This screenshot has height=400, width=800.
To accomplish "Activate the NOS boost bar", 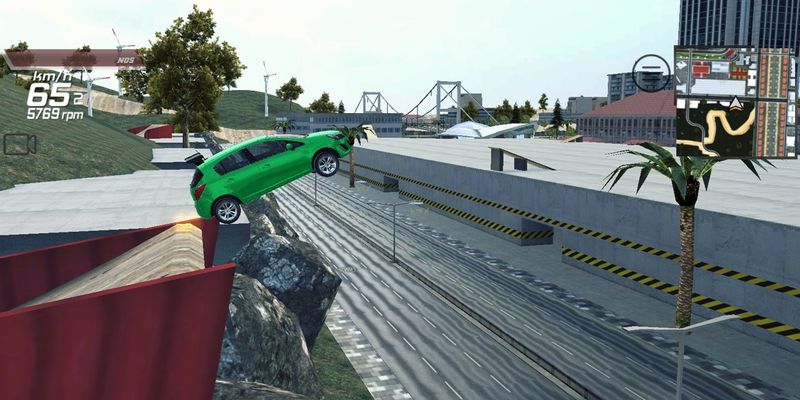I will pyautogui.click(x=75, y=59).
